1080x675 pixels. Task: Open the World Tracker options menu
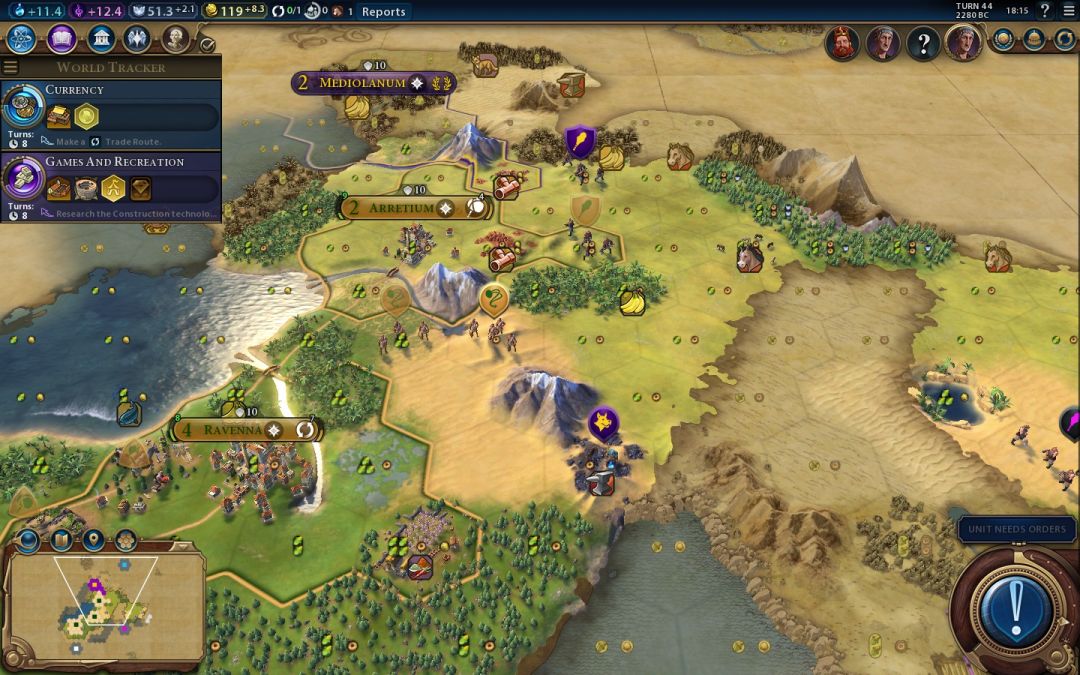point(10,68)
